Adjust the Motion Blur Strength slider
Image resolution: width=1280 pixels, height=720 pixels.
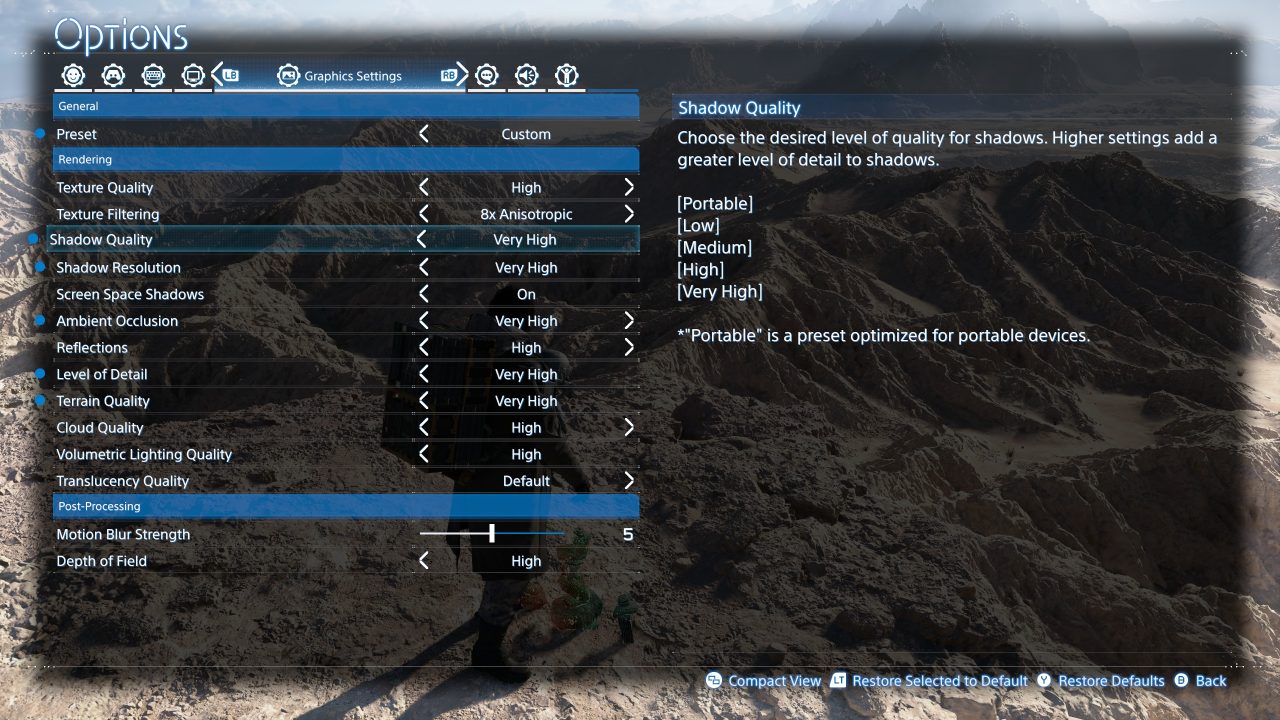coord(493,533)
